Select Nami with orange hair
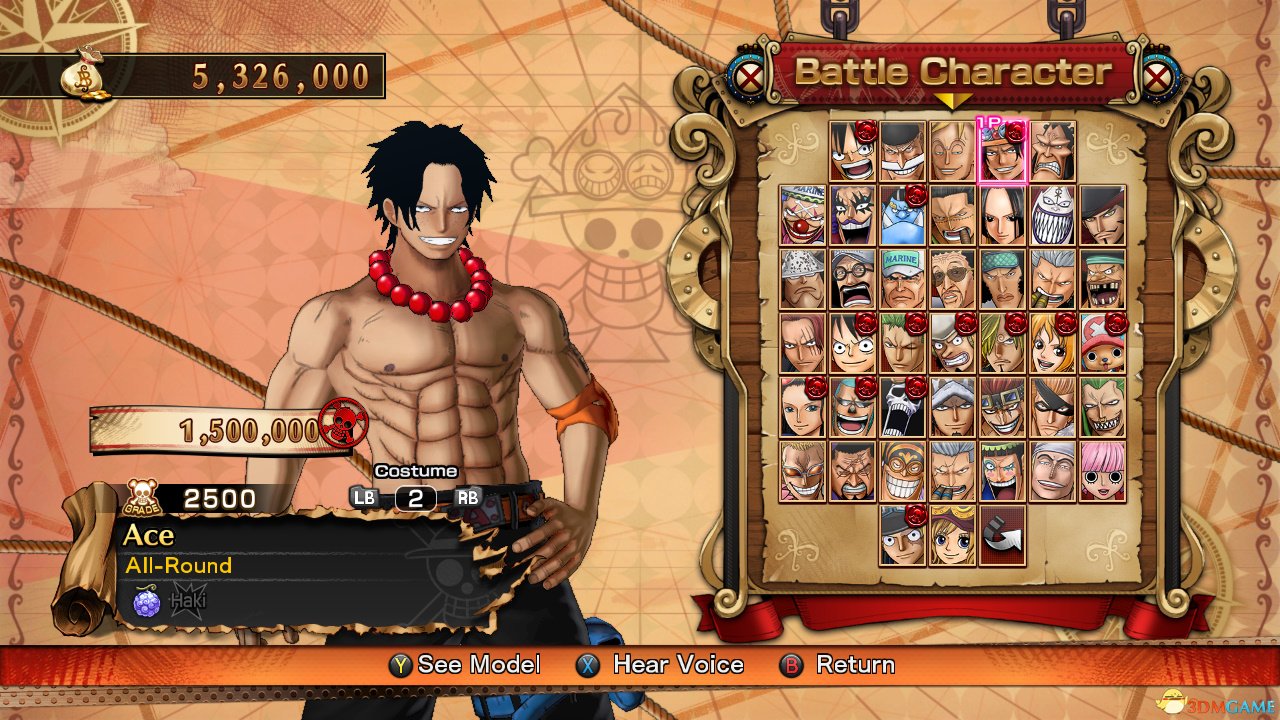This screenshot has height=720, width=1280. [1053, 342]
